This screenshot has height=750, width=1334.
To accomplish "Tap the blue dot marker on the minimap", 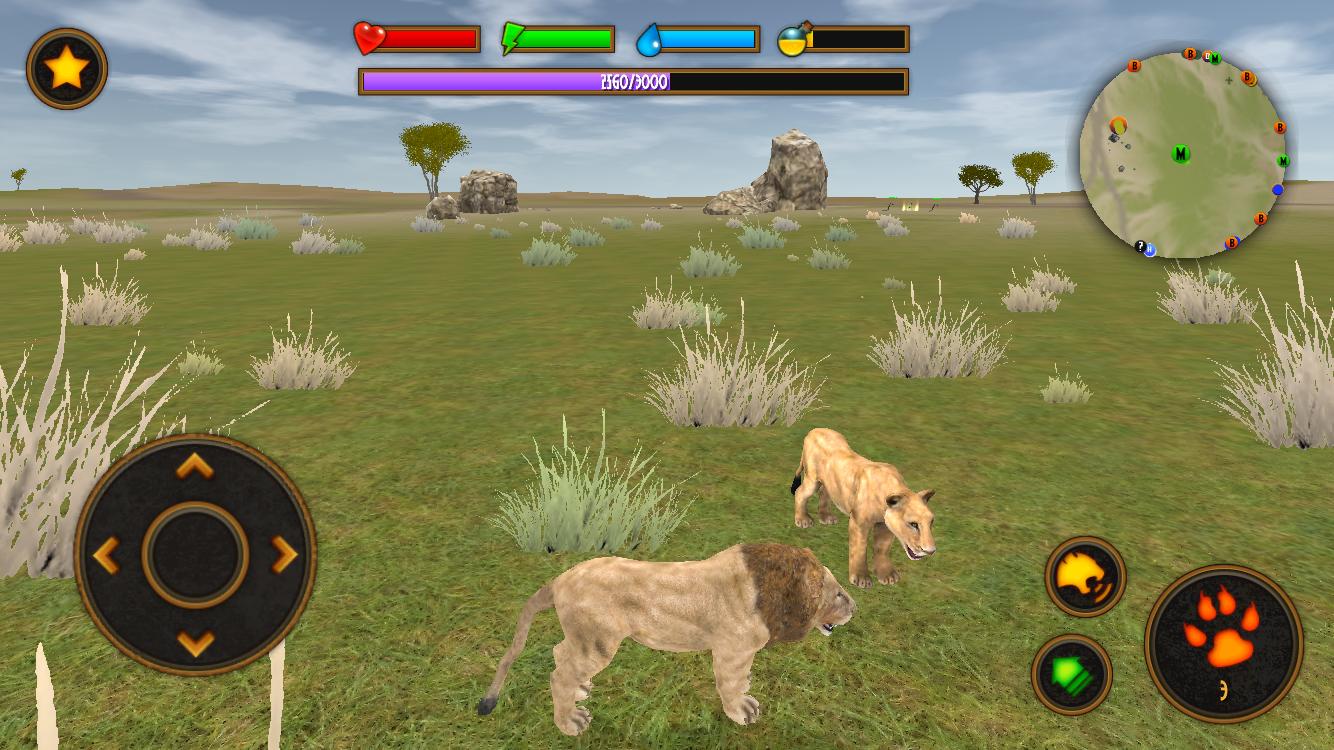I will [1278, 188].
